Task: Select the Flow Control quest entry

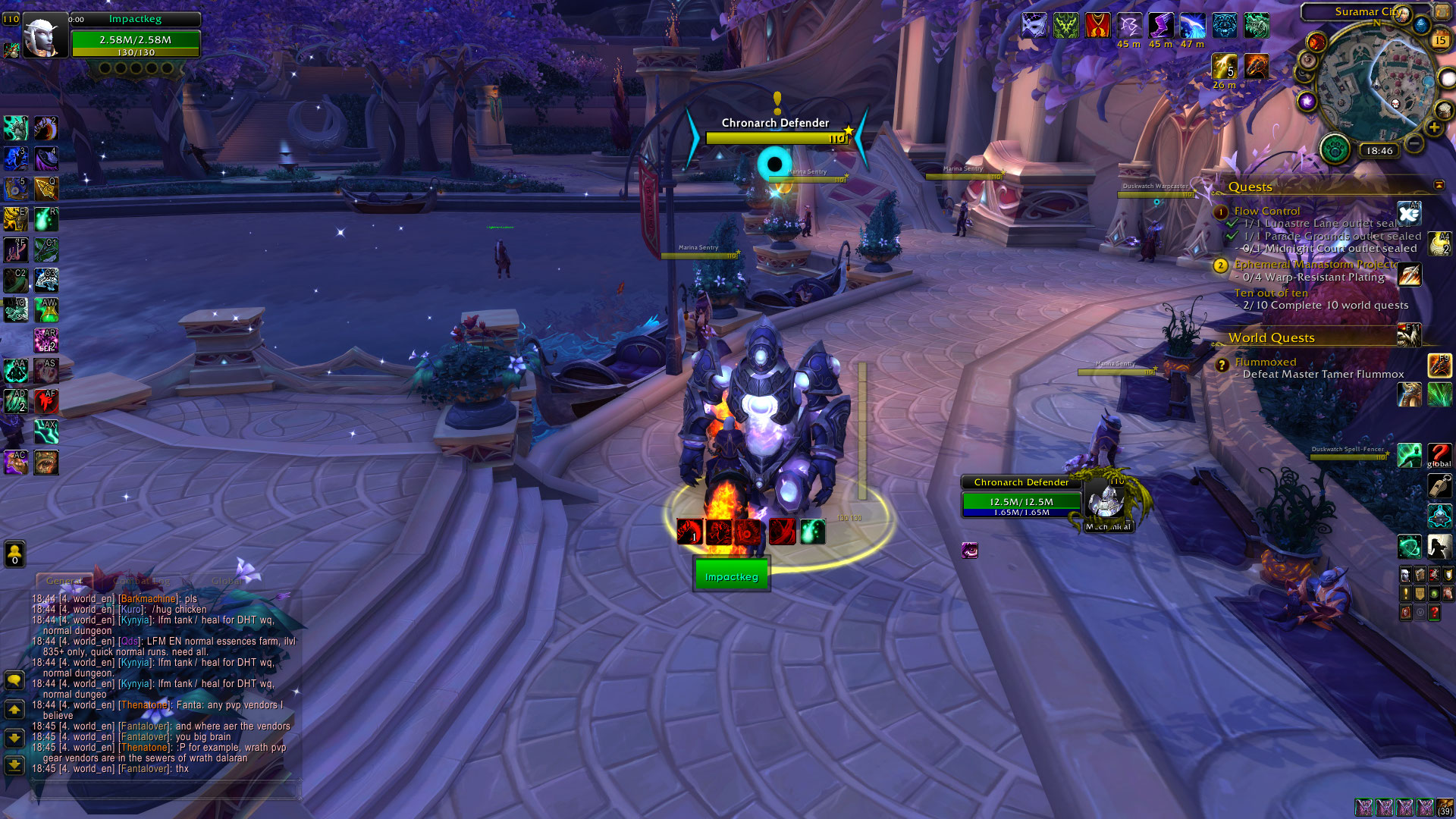Action: [x=1266, y=211]
